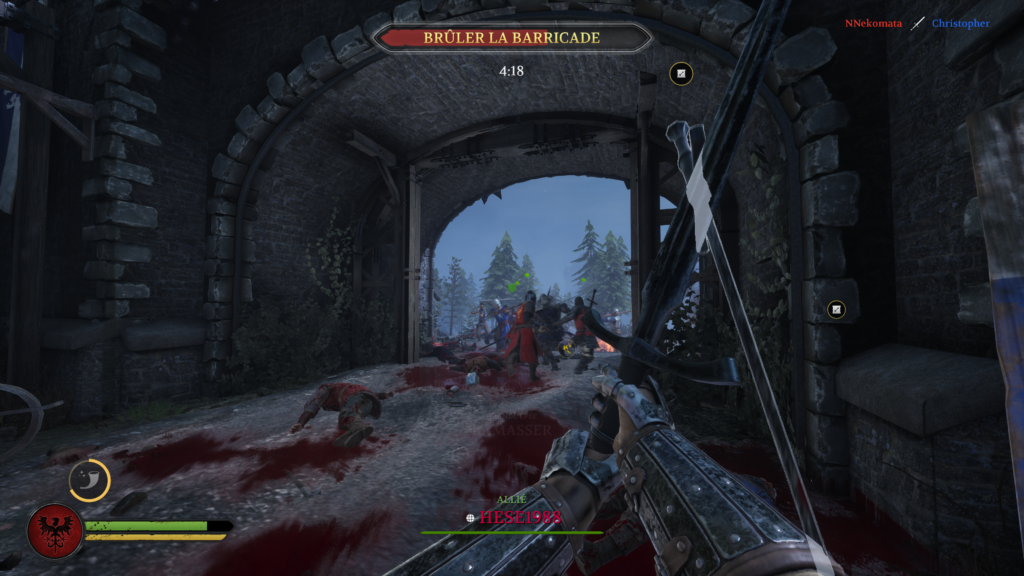Select the HESE1988 ally nameplate
The height and width of the screenshot is (576, 1024).
pyautogui.click(x=519, y=517)
